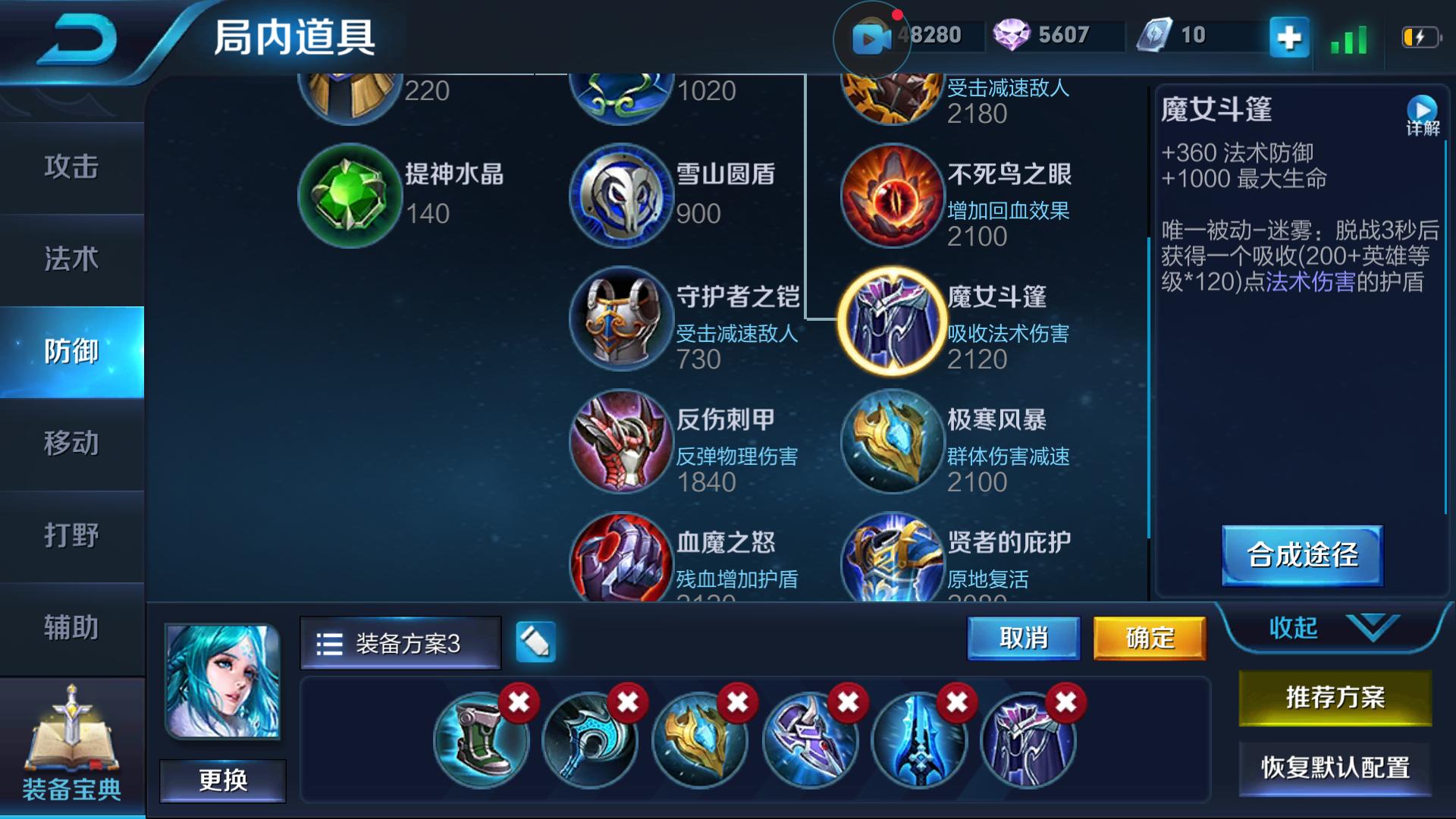Select the 雪山圆盾 shield item icon
The image size is (1456, 819).
coord(620,196)
